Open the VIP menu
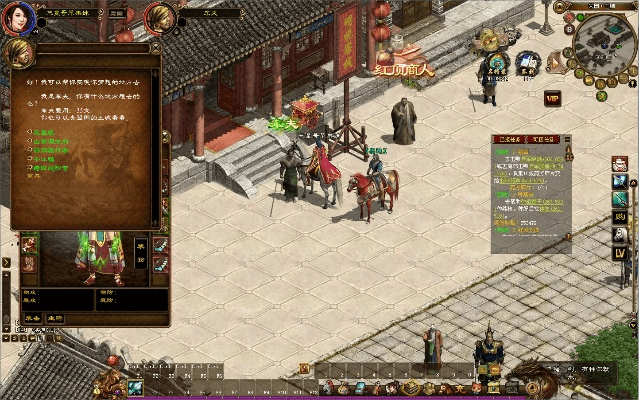This screenshot has height=400, width=639. coord(552,99)
